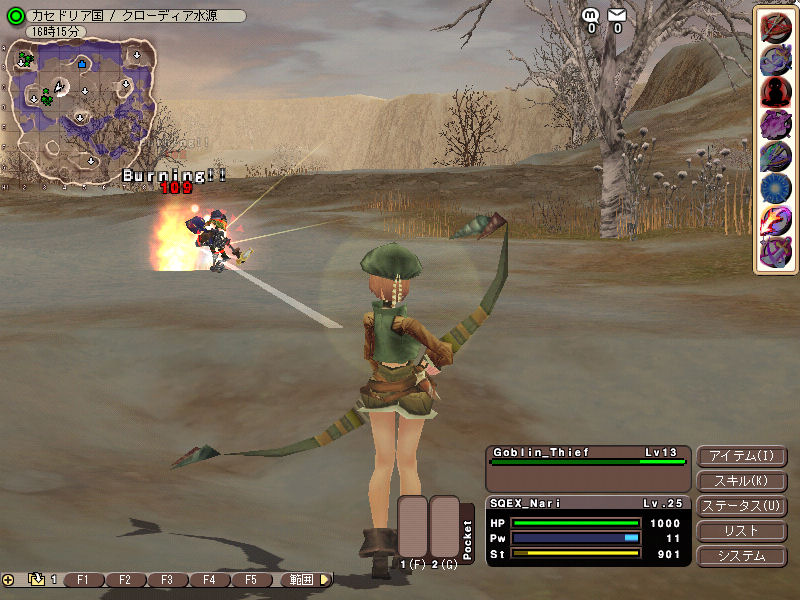Open the リスト list menu
The height and width of the screenshot is (600, 800).
(741, 531)
